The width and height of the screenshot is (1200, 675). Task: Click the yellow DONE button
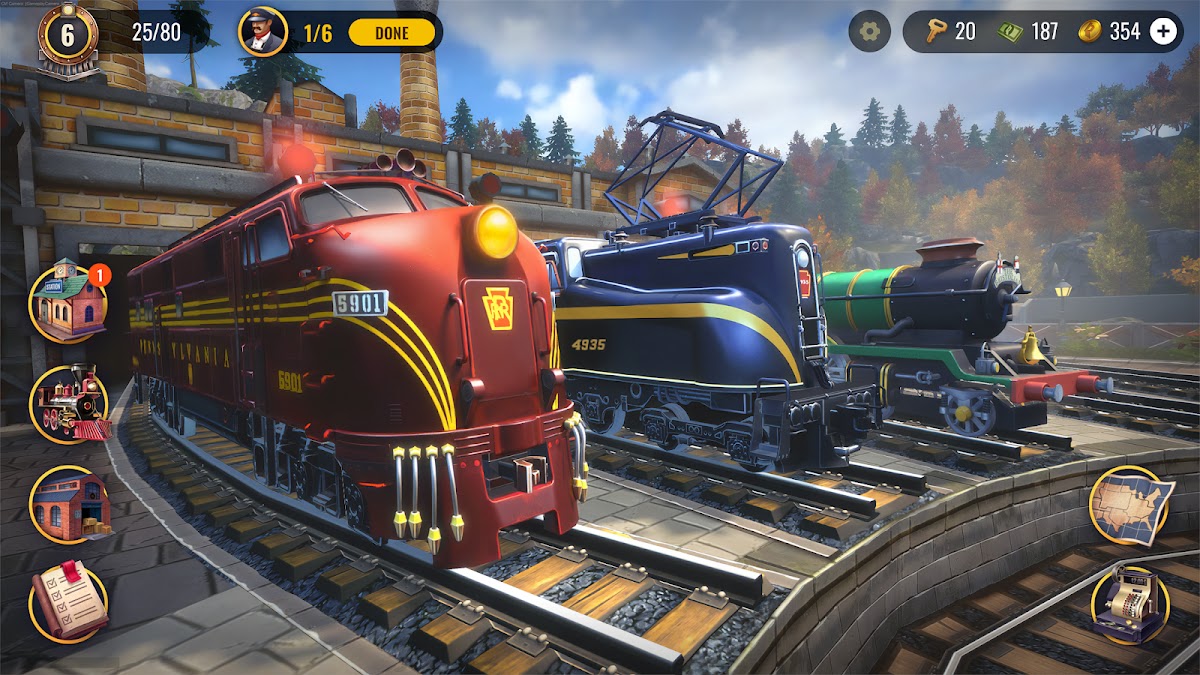click(x=391, y=33)
